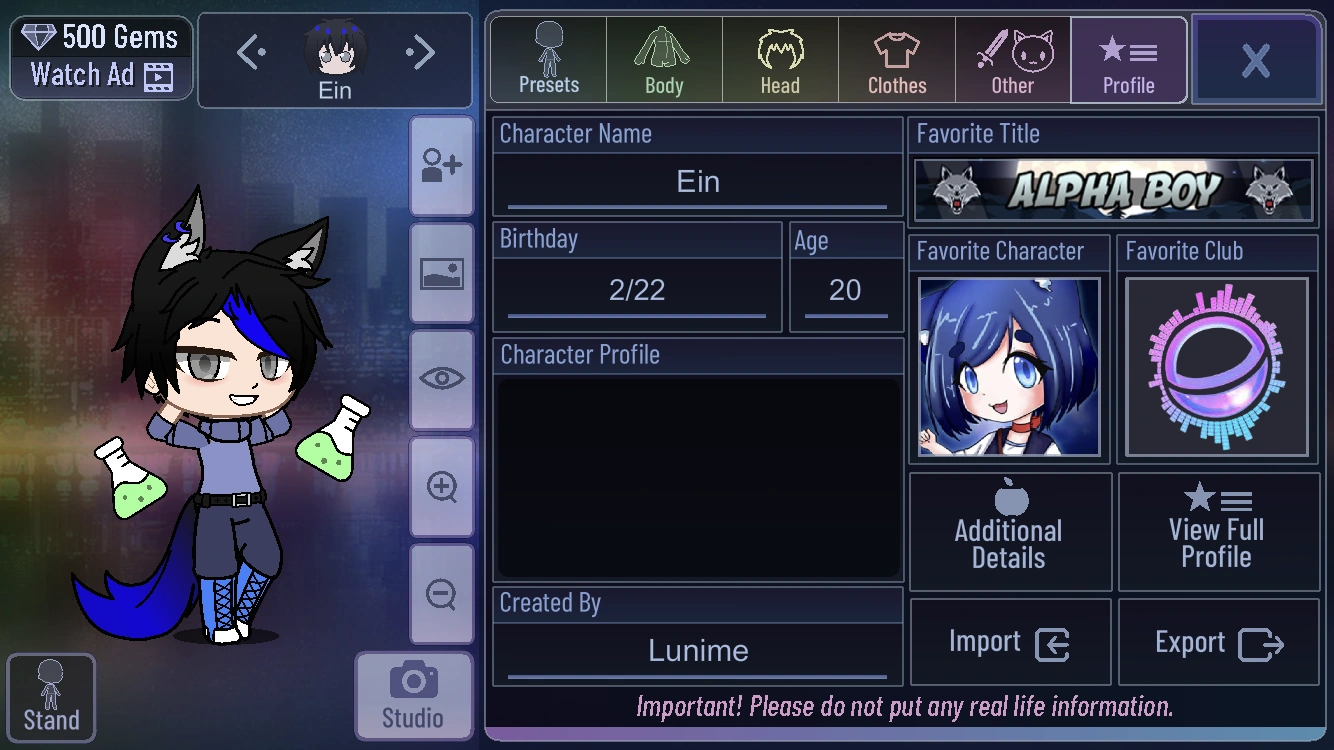The height and width of the screenshot is (750, 1334).
Task: Hide the interface with the eye toggle
Action: 441,379
